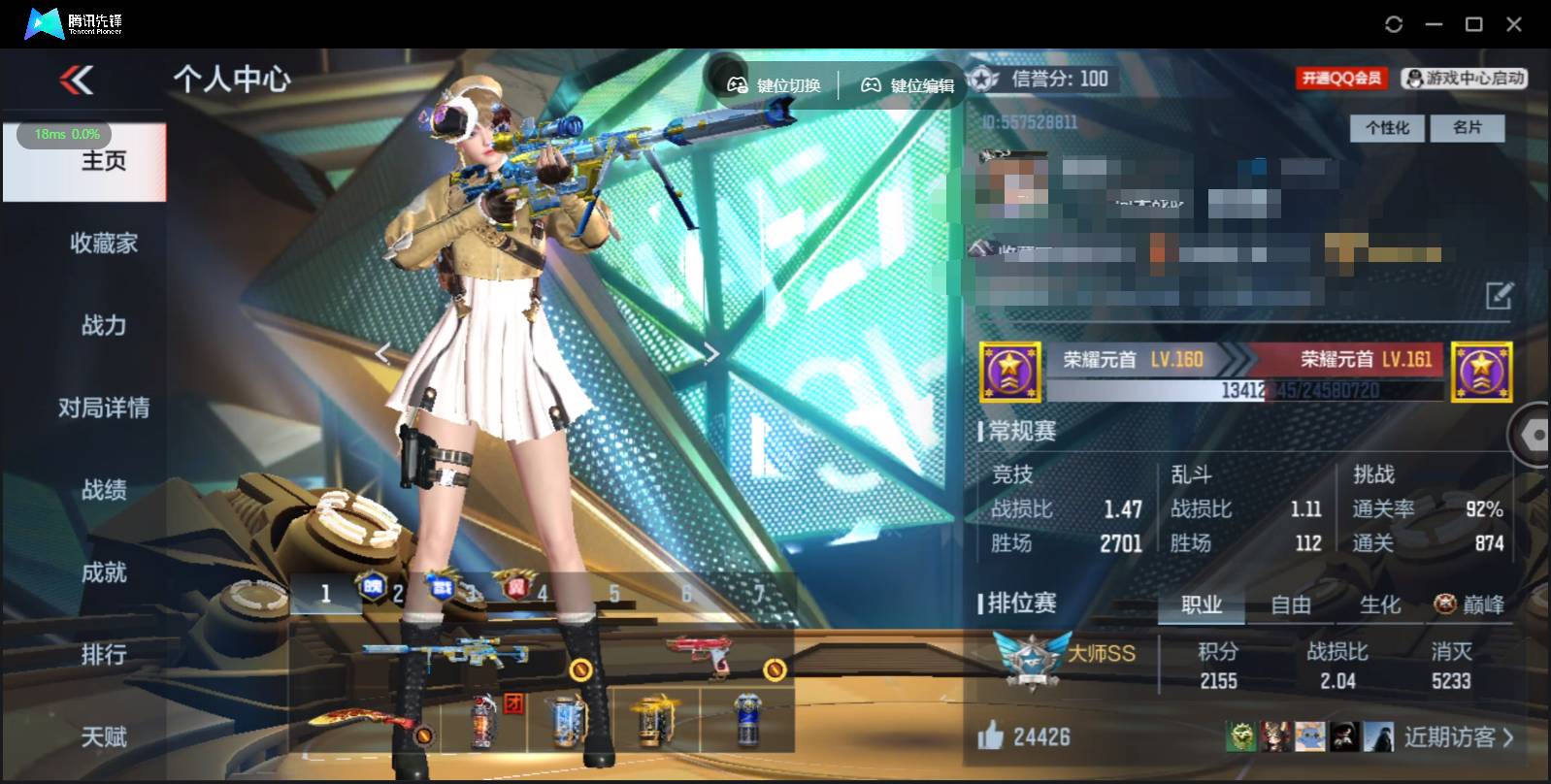Image resolution: width=1551 pixels, height=784 pixels.
Task: Click the right arrow to rotate character
Action: 711,353
